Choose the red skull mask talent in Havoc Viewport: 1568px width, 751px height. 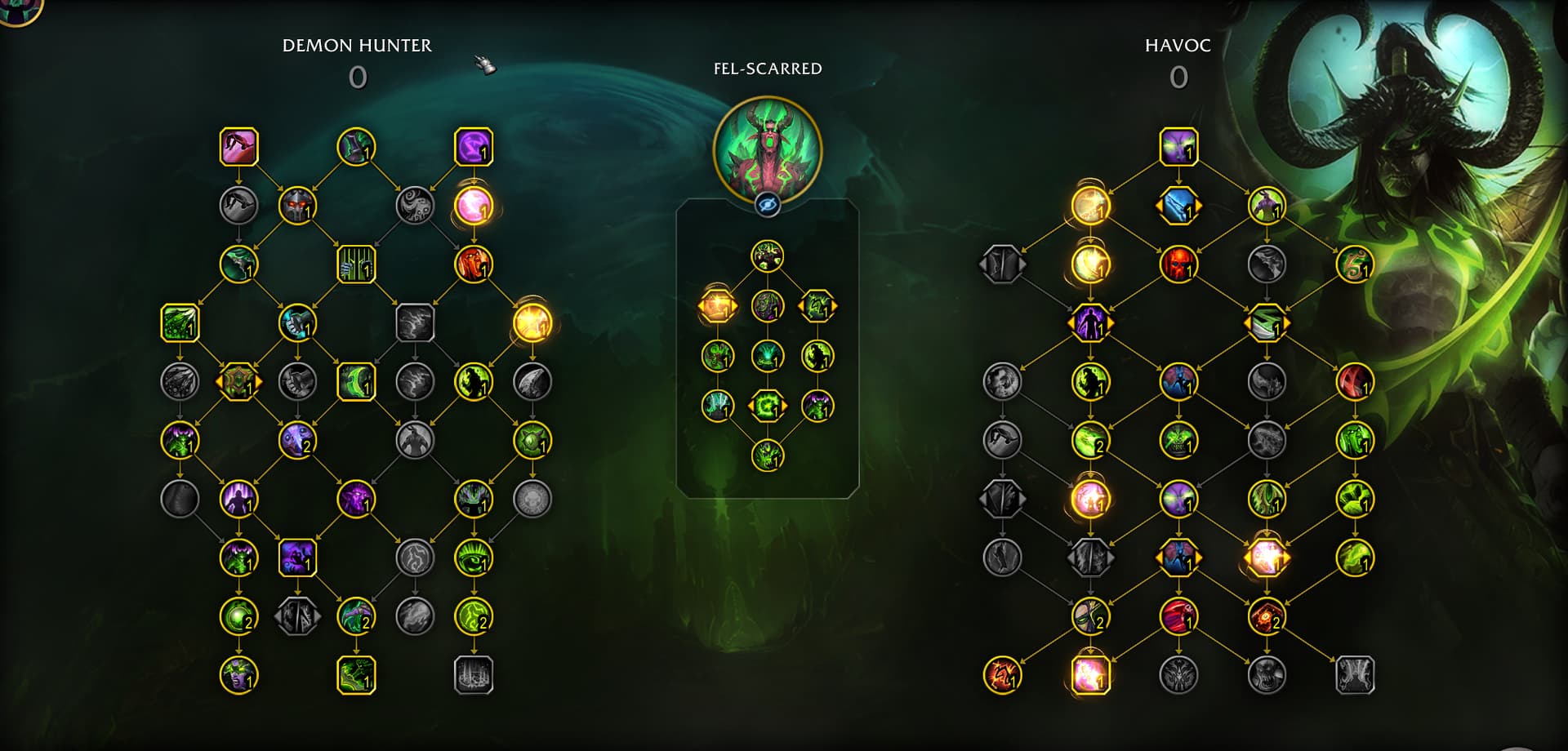pos(1178,264)
